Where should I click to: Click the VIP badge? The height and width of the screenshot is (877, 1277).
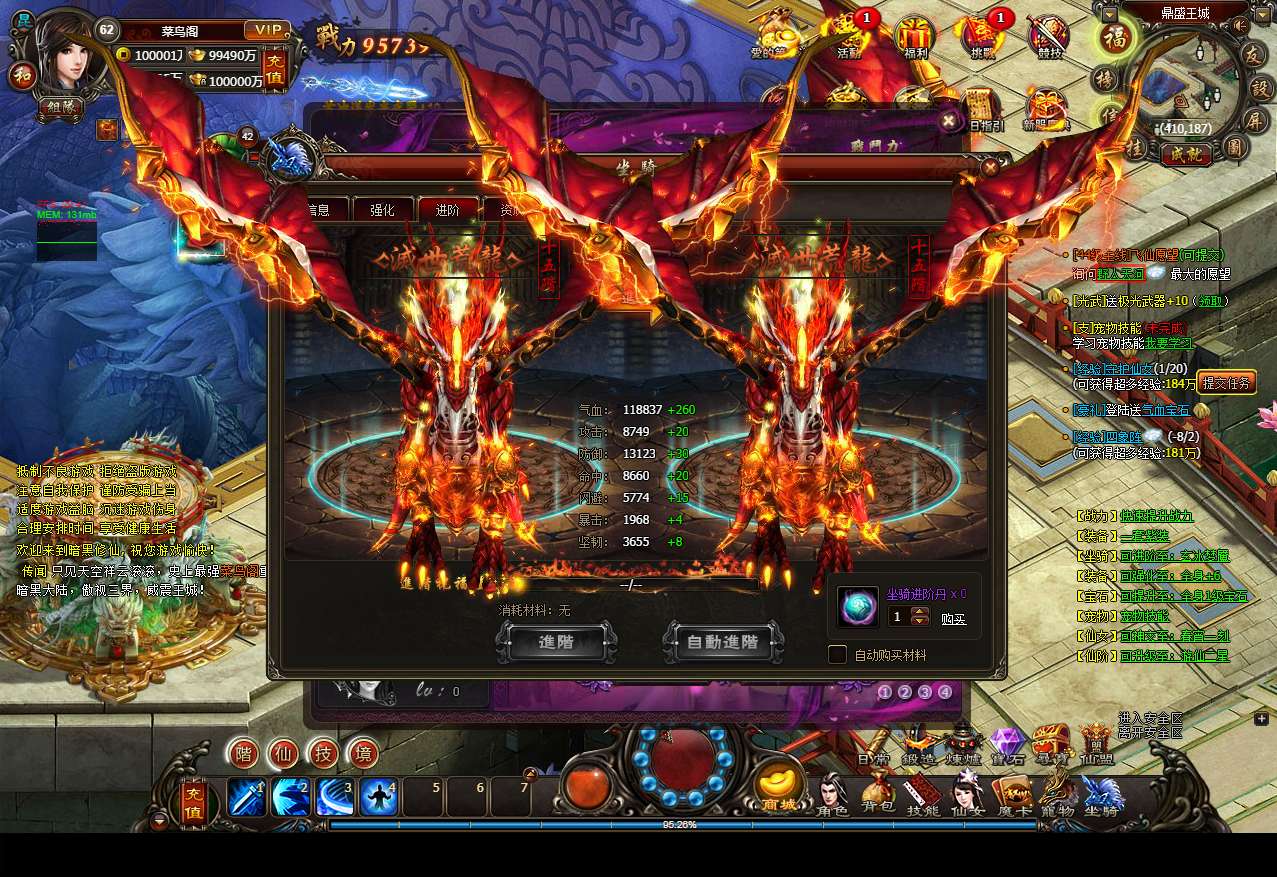(x=267, y=30)
